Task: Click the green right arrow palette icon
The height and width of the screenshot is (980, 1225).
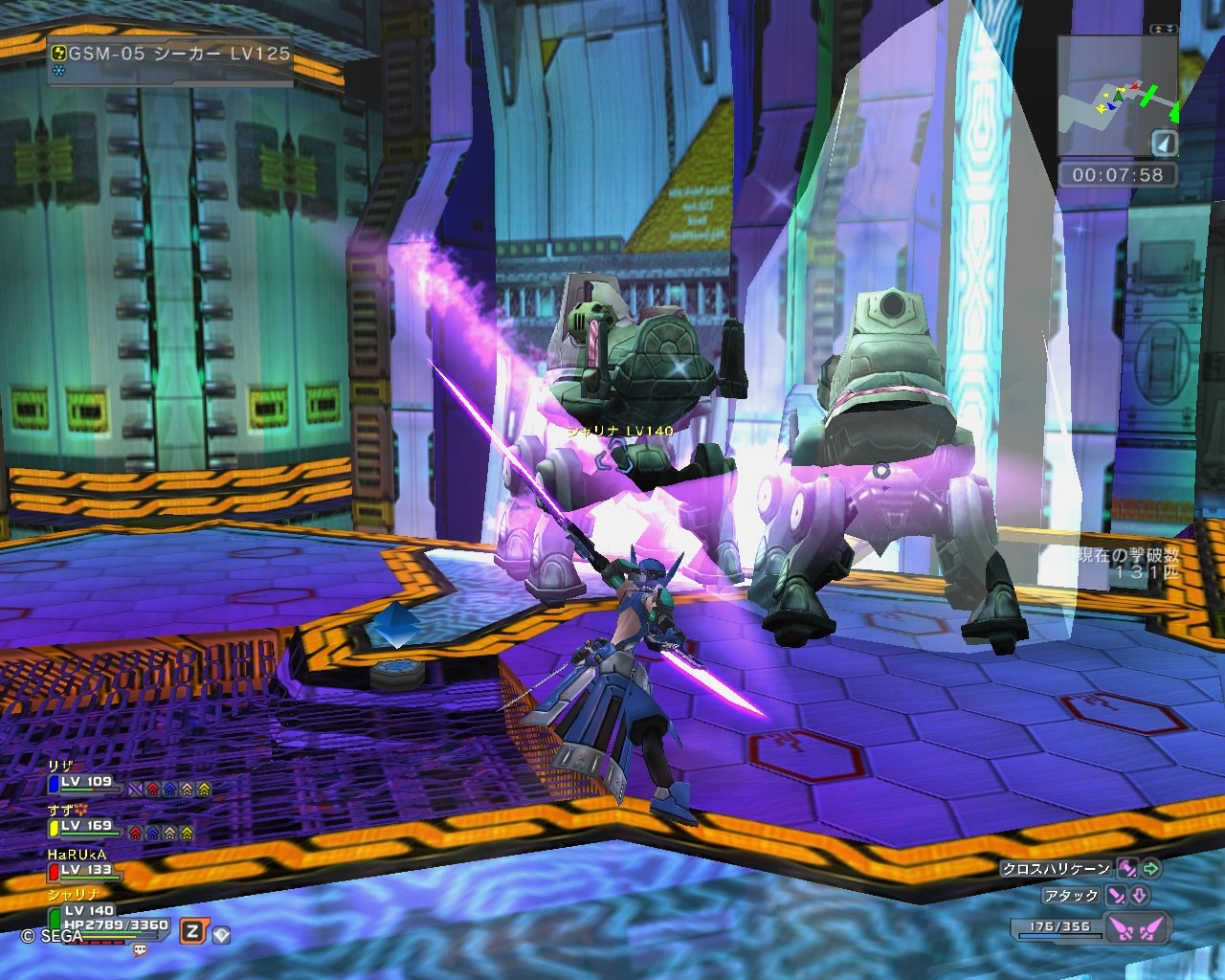Action: tap(1150, 869)
